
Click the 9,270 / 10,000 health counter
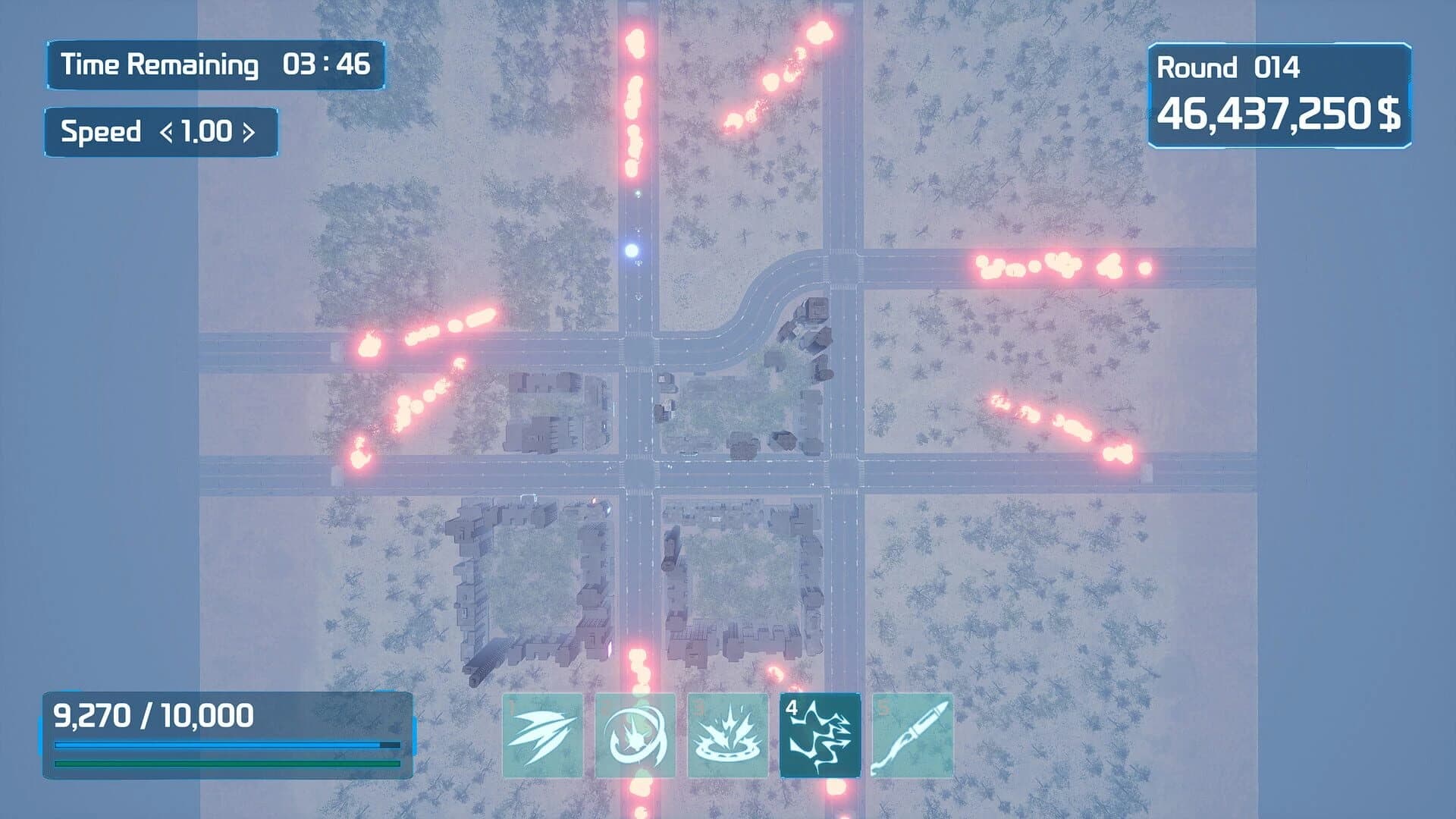pos(154,714)
